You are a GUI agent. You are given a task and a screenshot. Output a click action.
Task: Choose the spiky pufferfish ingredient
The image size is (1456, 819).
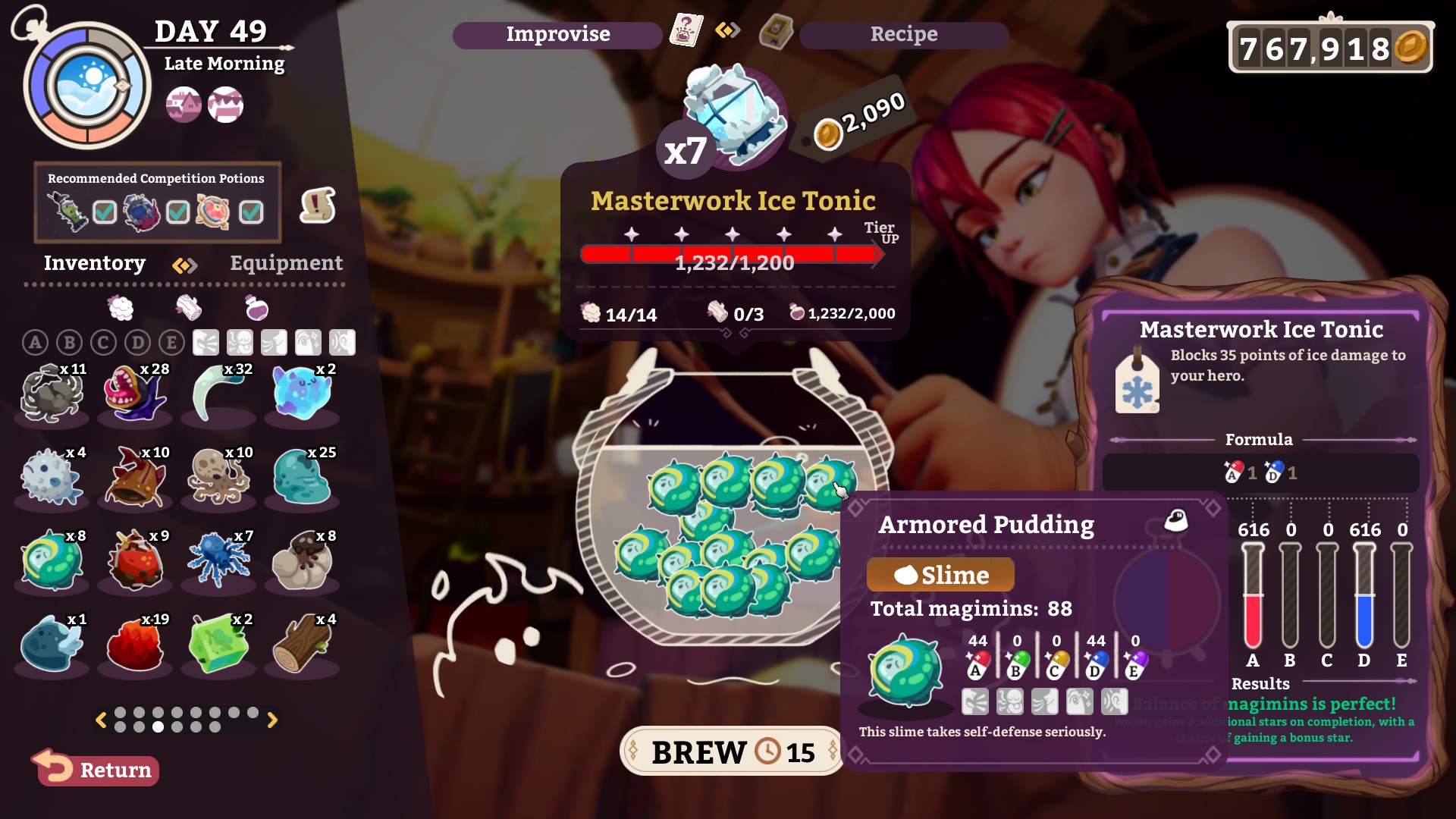pos(51,478)
